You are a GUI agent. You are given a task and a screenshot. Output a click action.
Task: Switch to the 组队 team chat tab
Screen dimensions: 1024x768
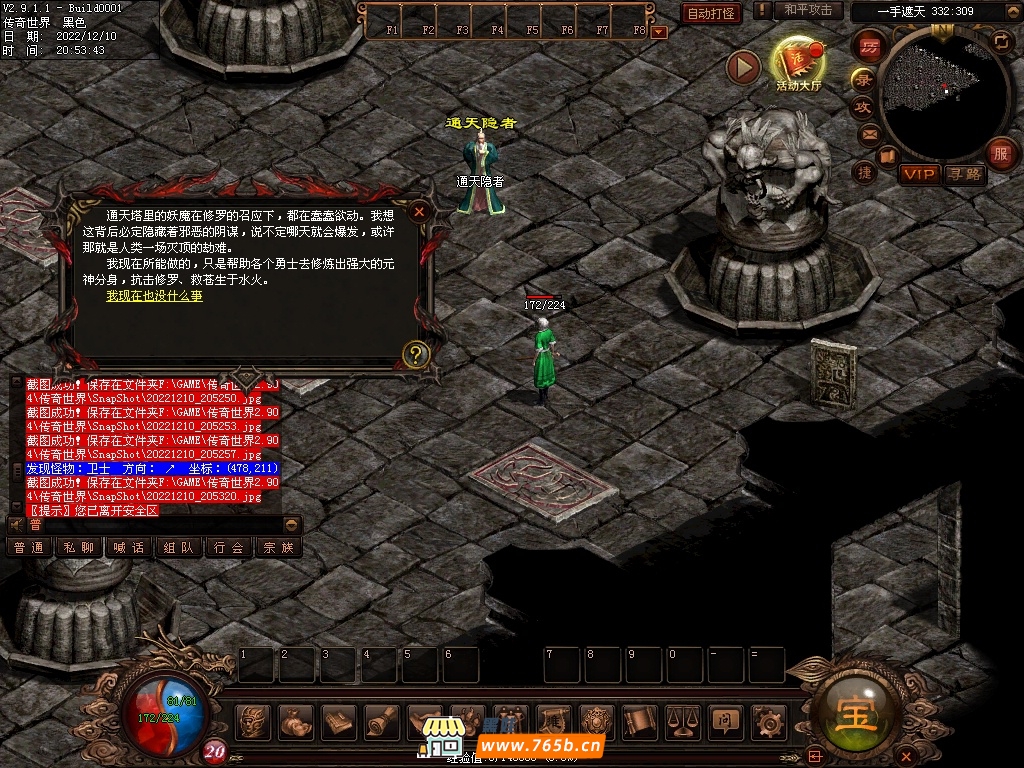click(178, 547)
